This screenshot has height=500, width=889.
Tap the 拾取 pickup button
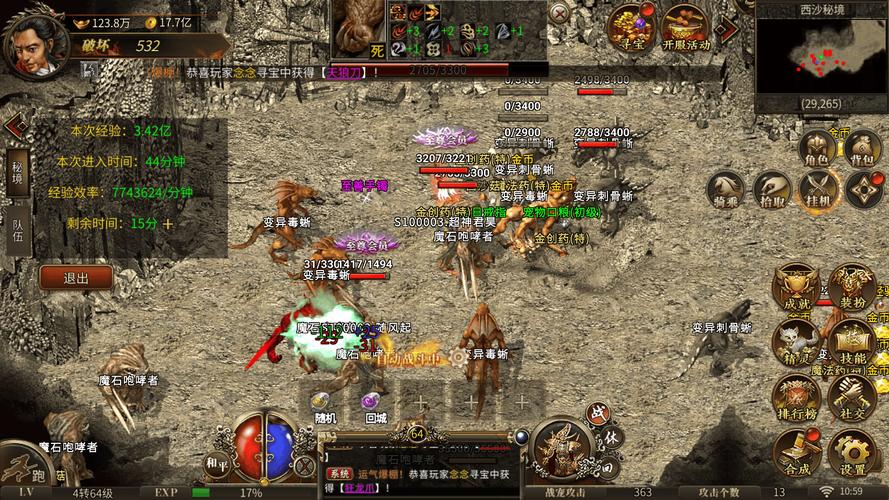coord(771,190)
